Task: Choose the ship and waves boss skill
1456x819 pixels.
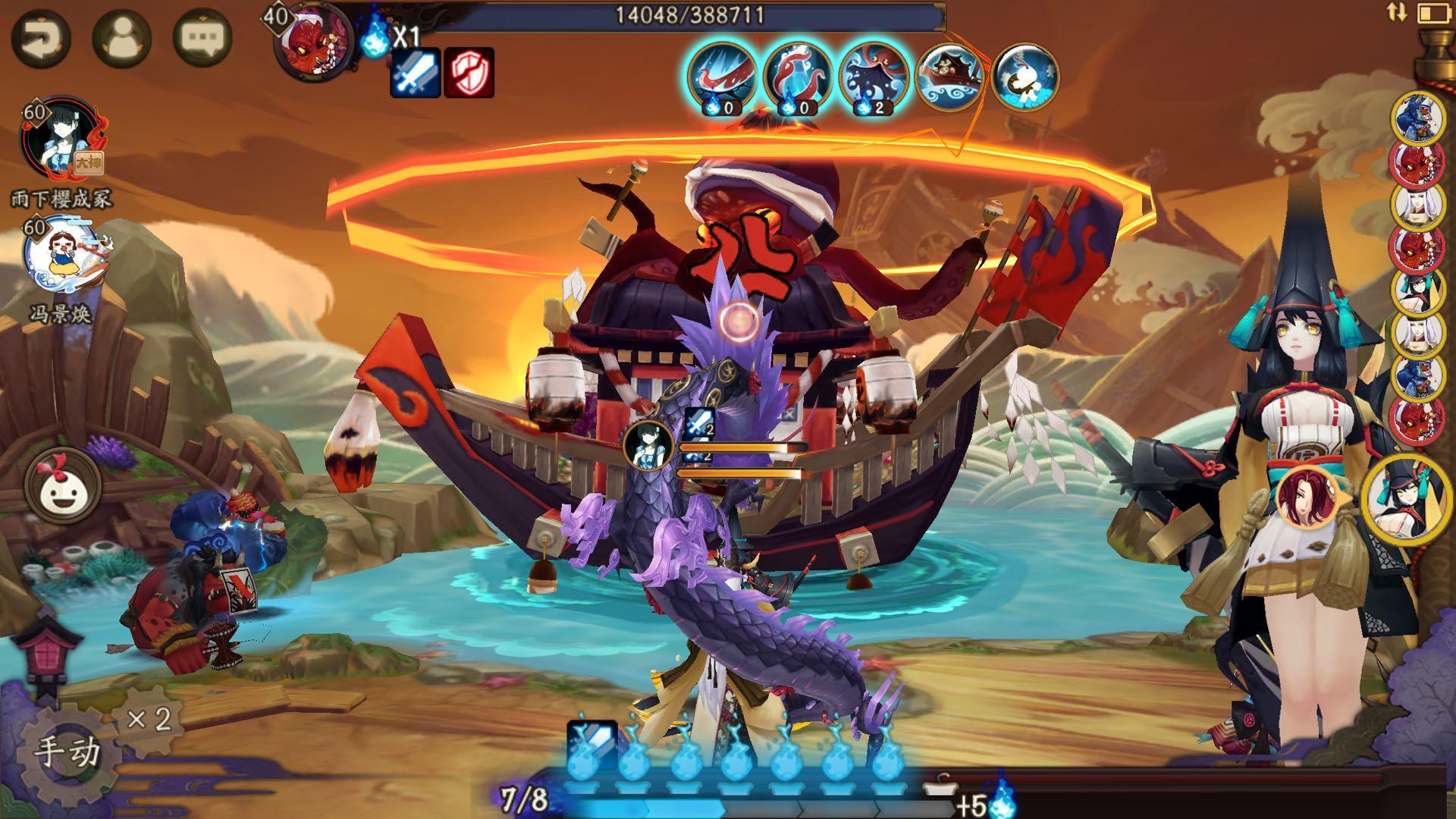Action: pos(949,76)
